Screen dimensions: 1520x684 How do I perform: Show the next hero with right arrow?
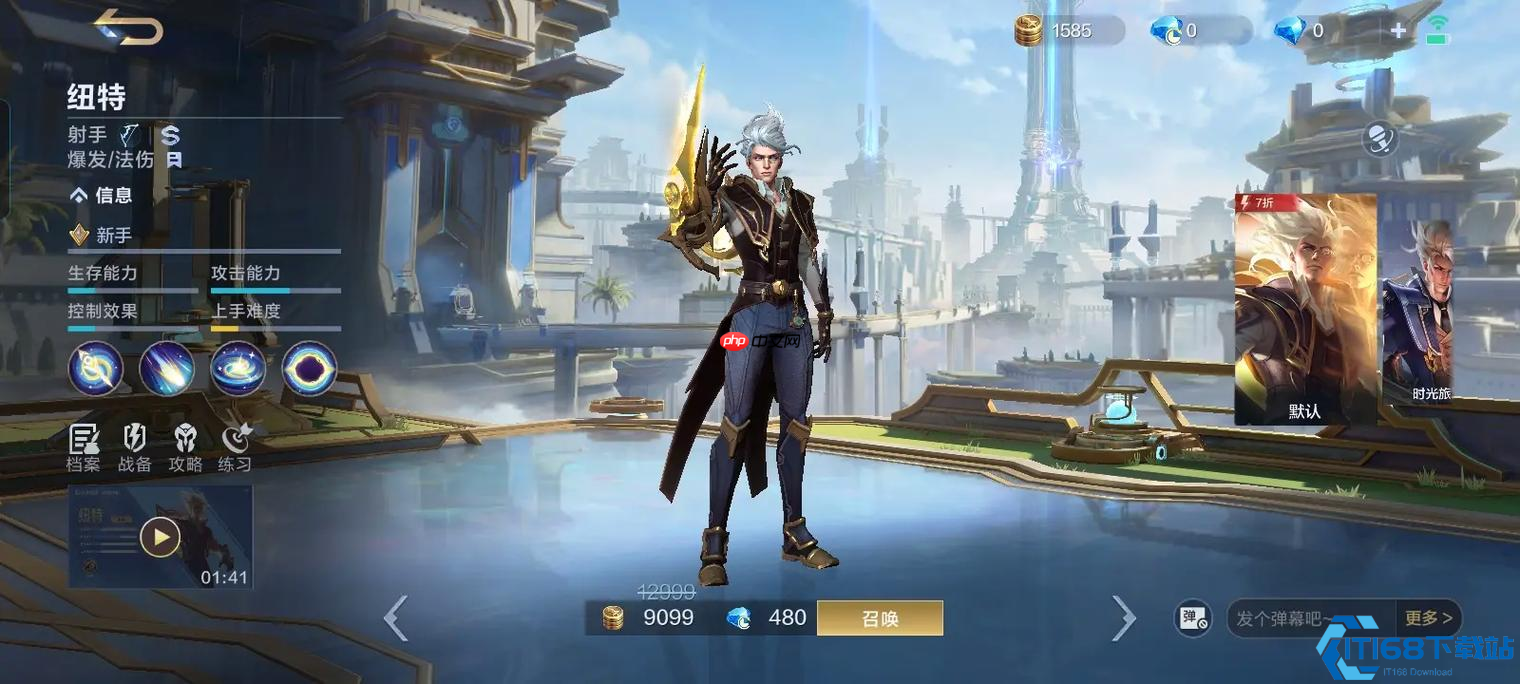pos(1124,618)
